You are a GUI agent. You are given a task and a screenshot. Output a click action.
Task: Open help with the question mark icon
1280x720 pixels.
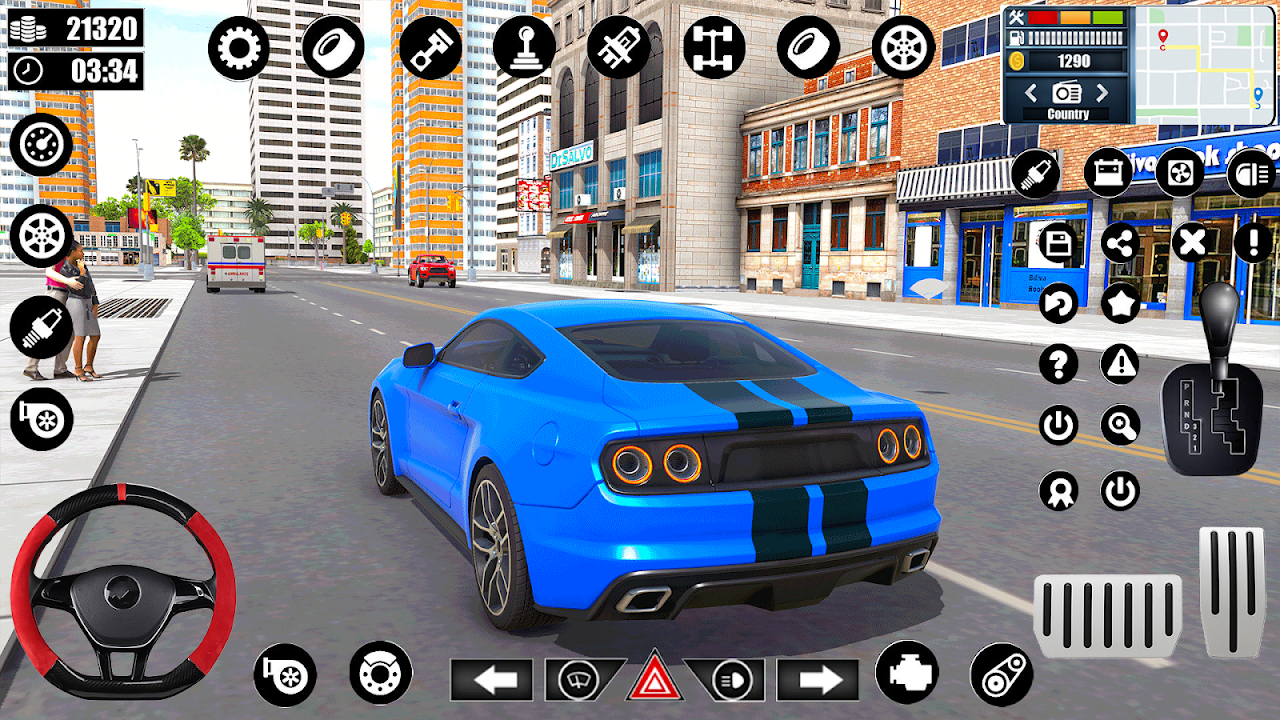point(1058,364)
